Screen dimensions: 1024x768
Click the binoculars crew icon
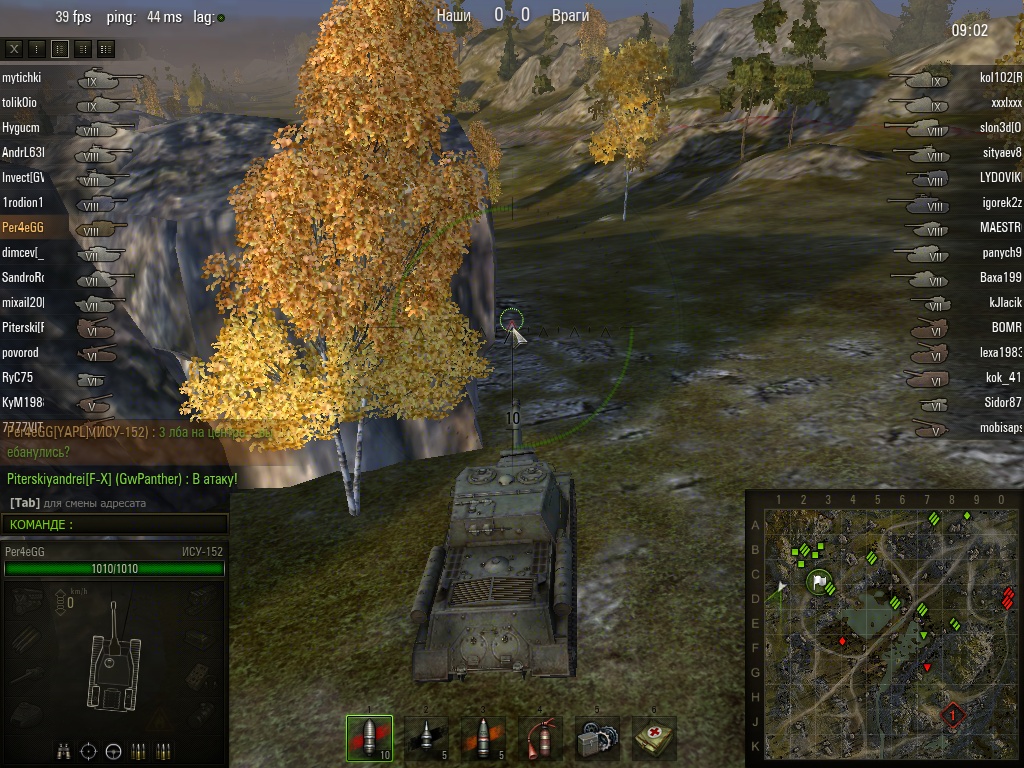(63, 750)
